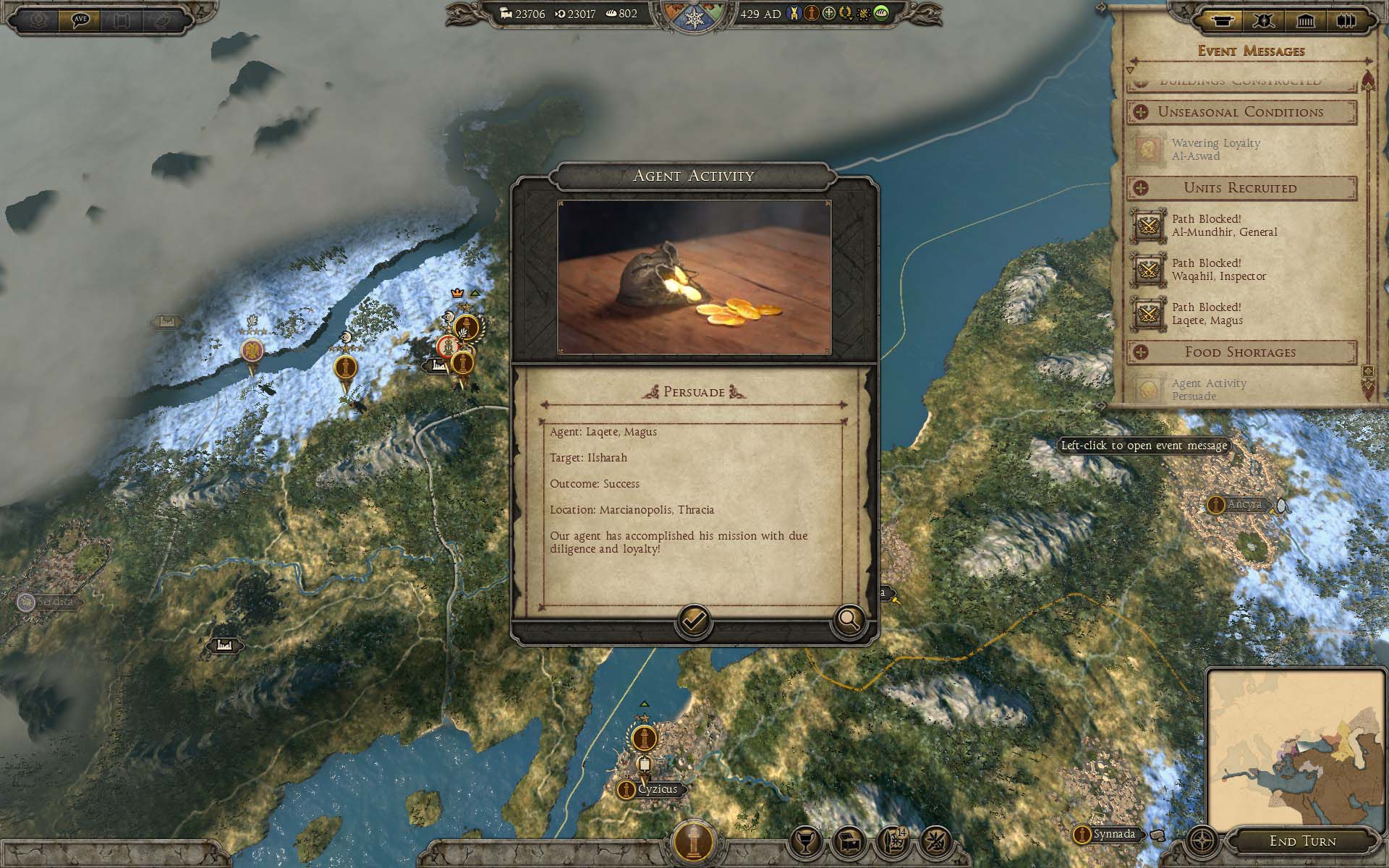Expand the Units Recruited event group
Viewport: 1389px width, 868px height.
pos(1141,188)
